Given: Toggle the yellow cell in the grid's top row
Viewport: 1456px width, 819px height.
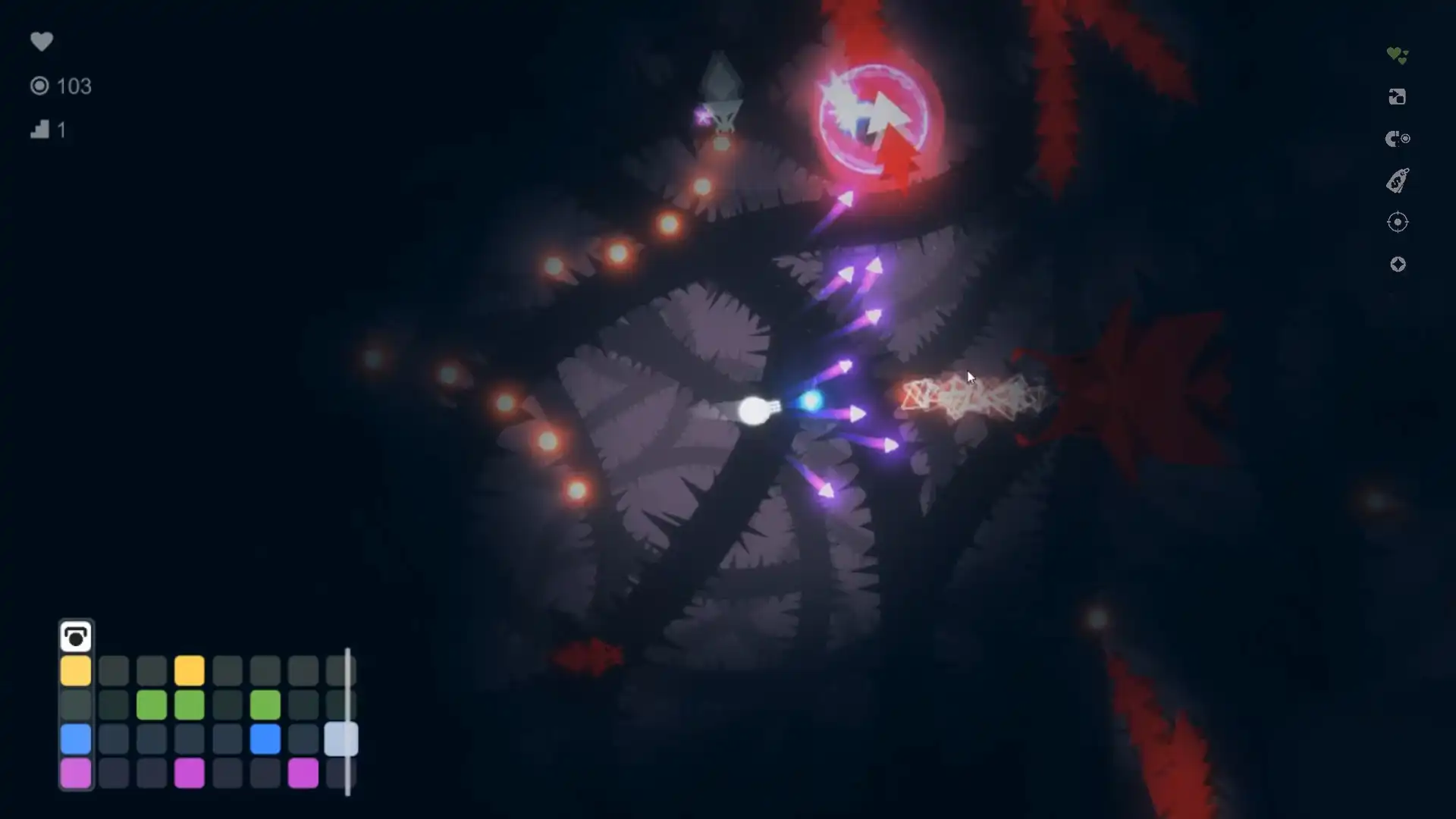Looking at the screenshot, I should click(190, 670).
